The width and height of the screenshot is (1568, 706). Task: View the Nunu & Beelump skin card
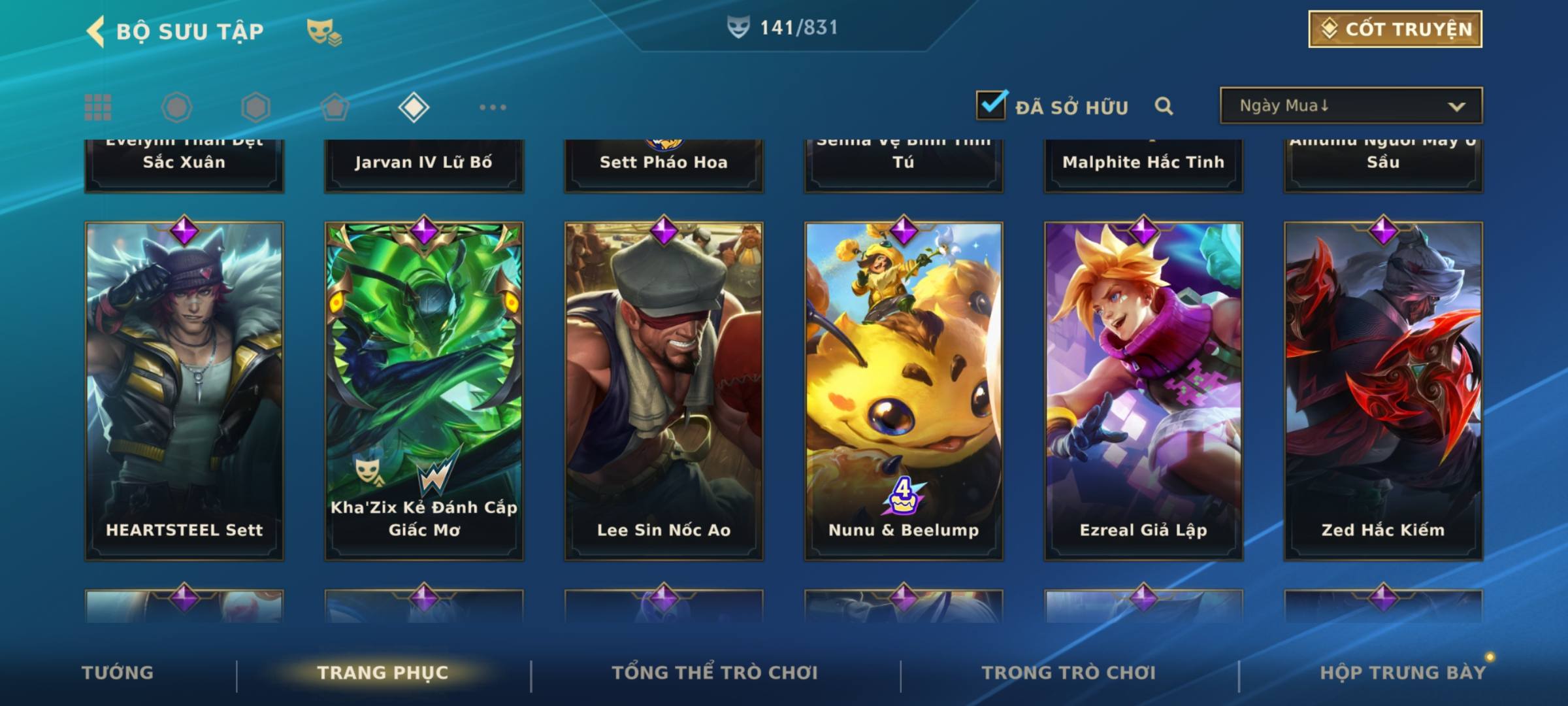tap(904, 391)
